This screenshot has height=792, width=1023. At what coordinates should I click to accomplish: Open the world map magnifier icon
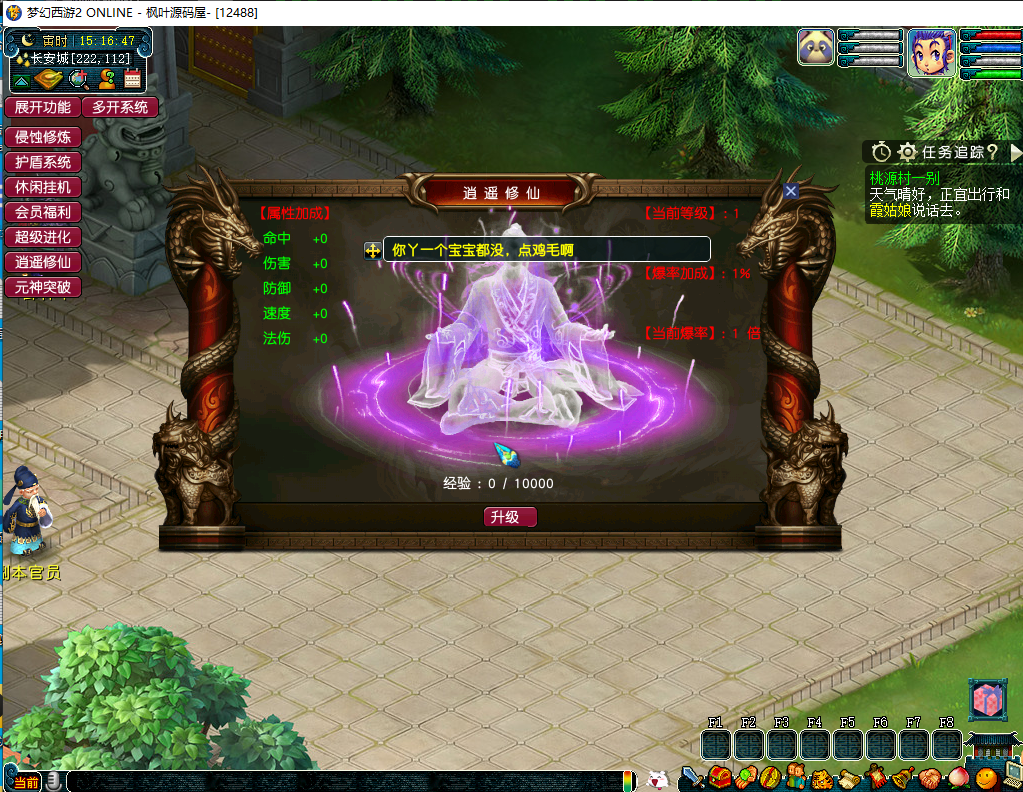pyautogui.click(x=78, y=80)
